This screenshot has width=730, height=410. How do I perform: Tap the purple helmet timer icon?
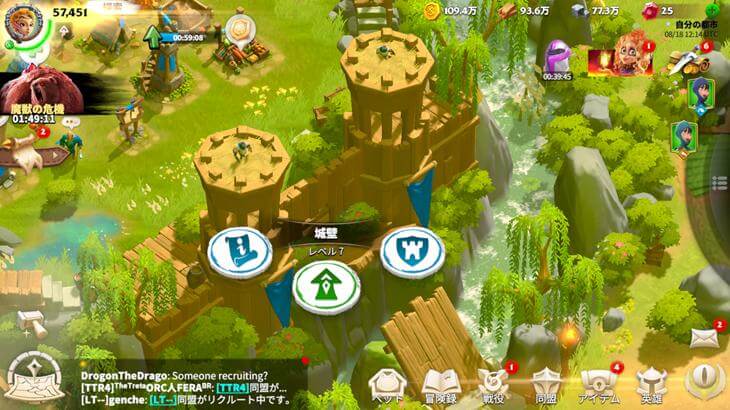tap(557, 58)
